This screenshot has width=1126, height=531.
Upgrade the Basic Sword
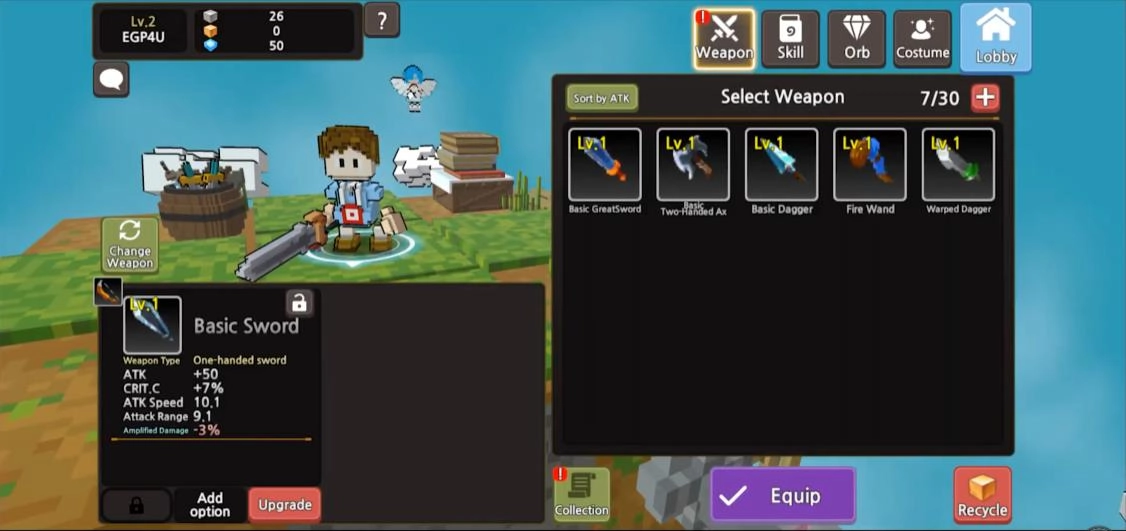[285, 505]
